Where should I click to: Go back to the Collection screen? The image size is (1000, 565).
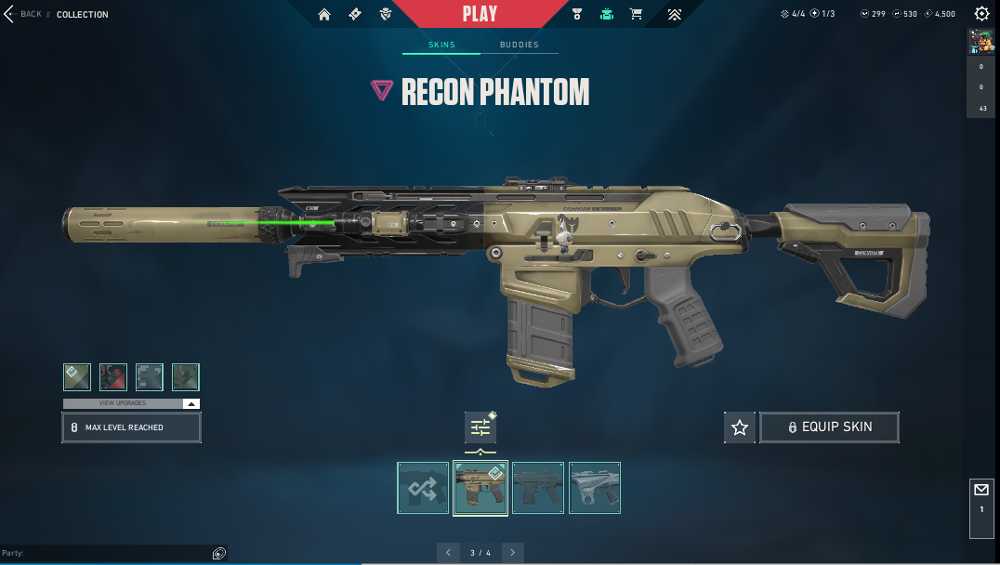click(x=24, y=14)
